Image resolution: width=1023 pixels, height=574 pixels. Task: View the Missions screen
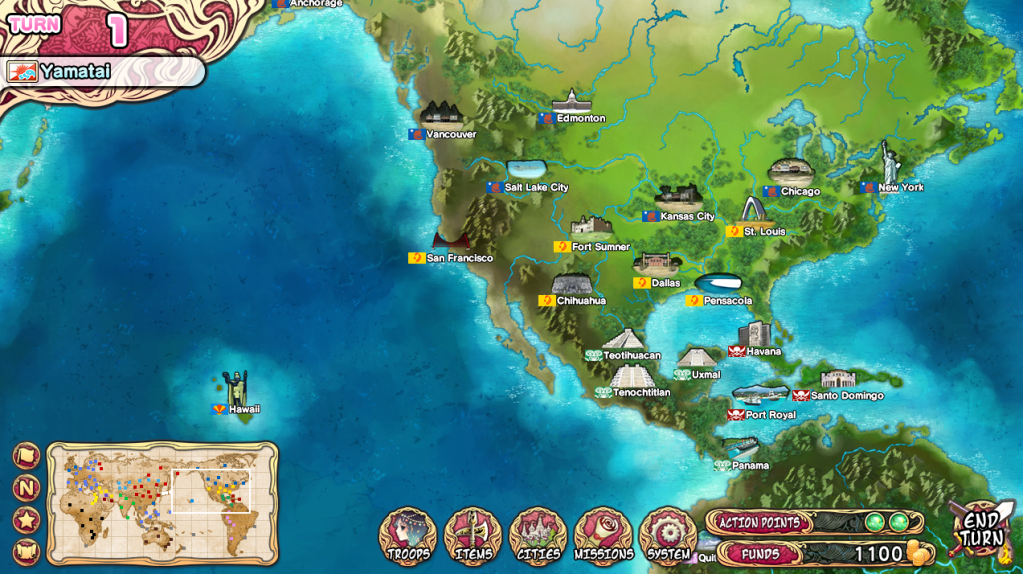click(x=603, y=537)
